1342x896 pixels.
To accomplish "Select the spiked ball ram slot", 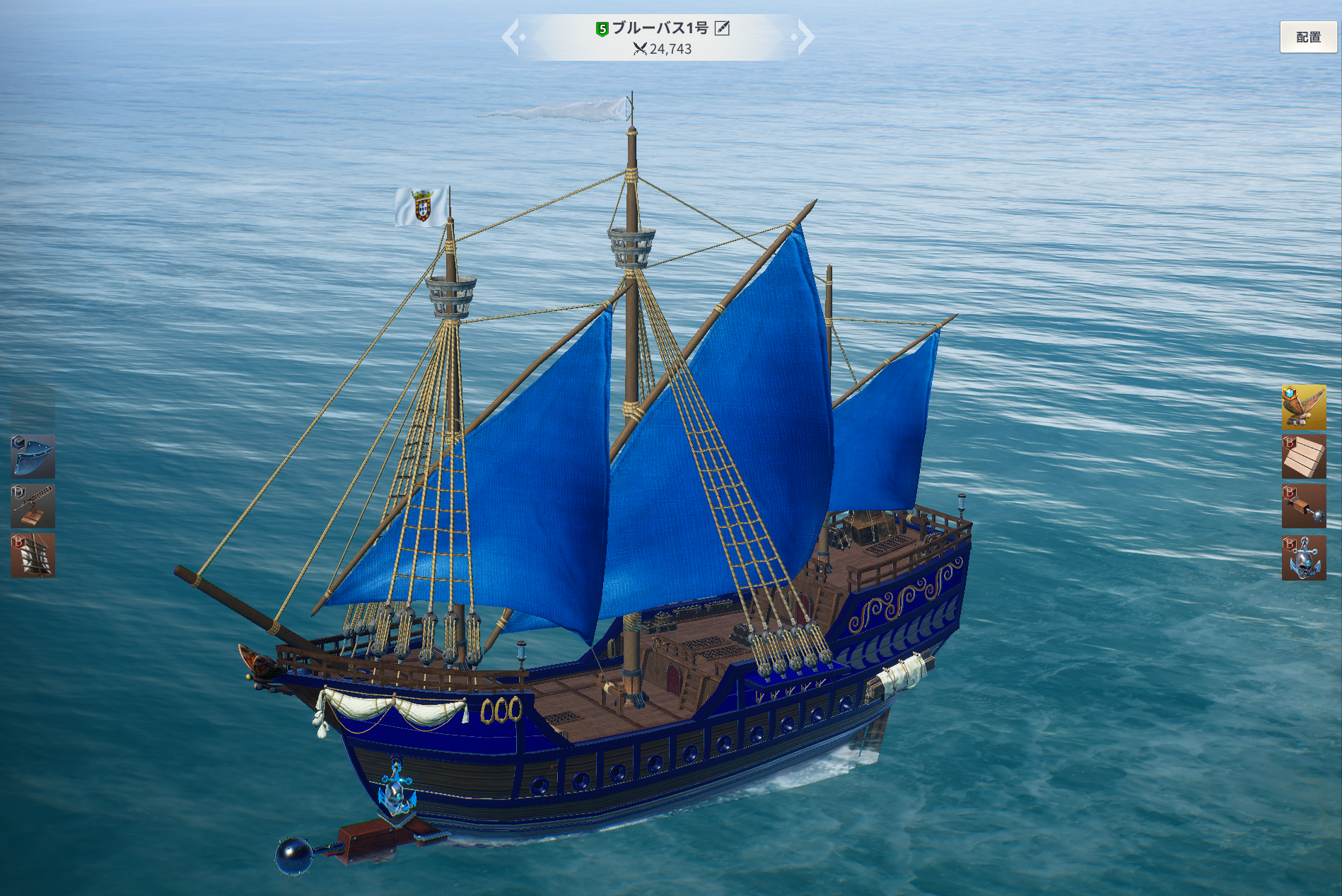I will (x=1303, y=506).
